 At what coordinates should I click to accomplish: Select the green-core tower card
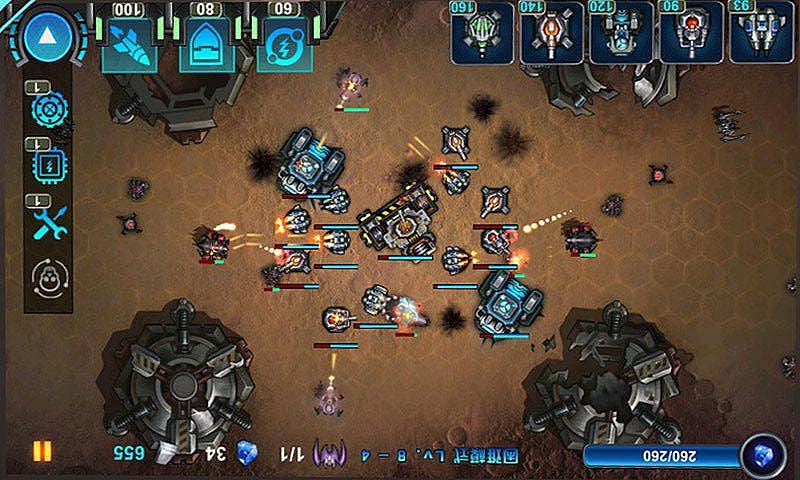(x=483, y=34)
